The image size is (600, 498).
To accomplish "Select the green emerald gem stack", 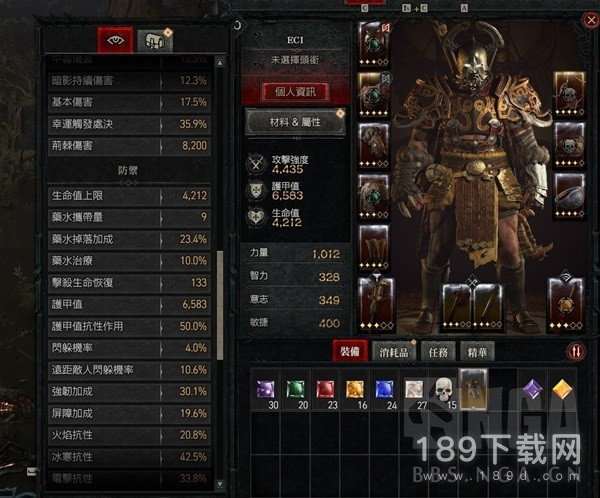I will coord(295,388).
